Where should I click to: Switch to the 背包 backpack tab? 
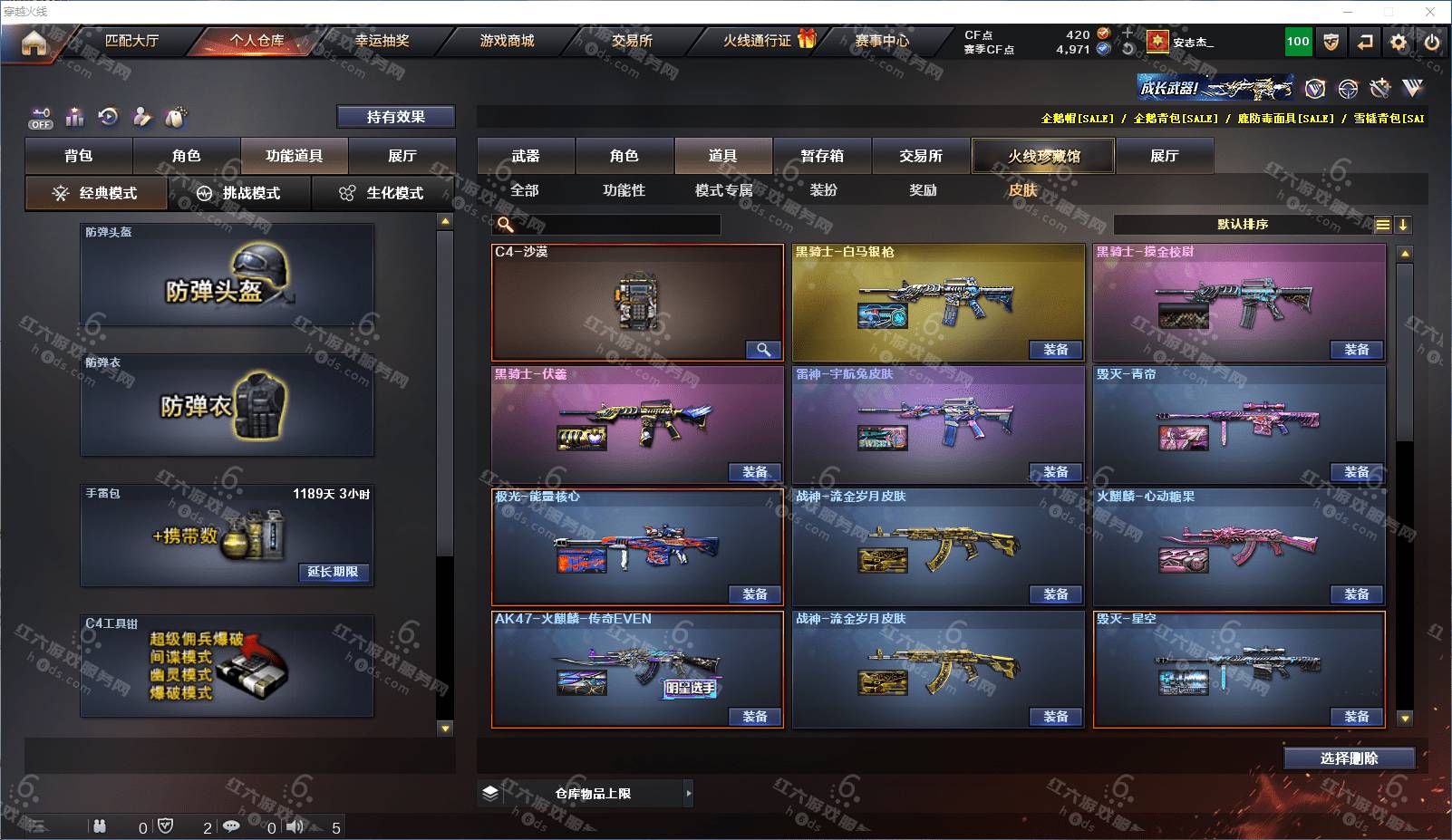(79, 156)
